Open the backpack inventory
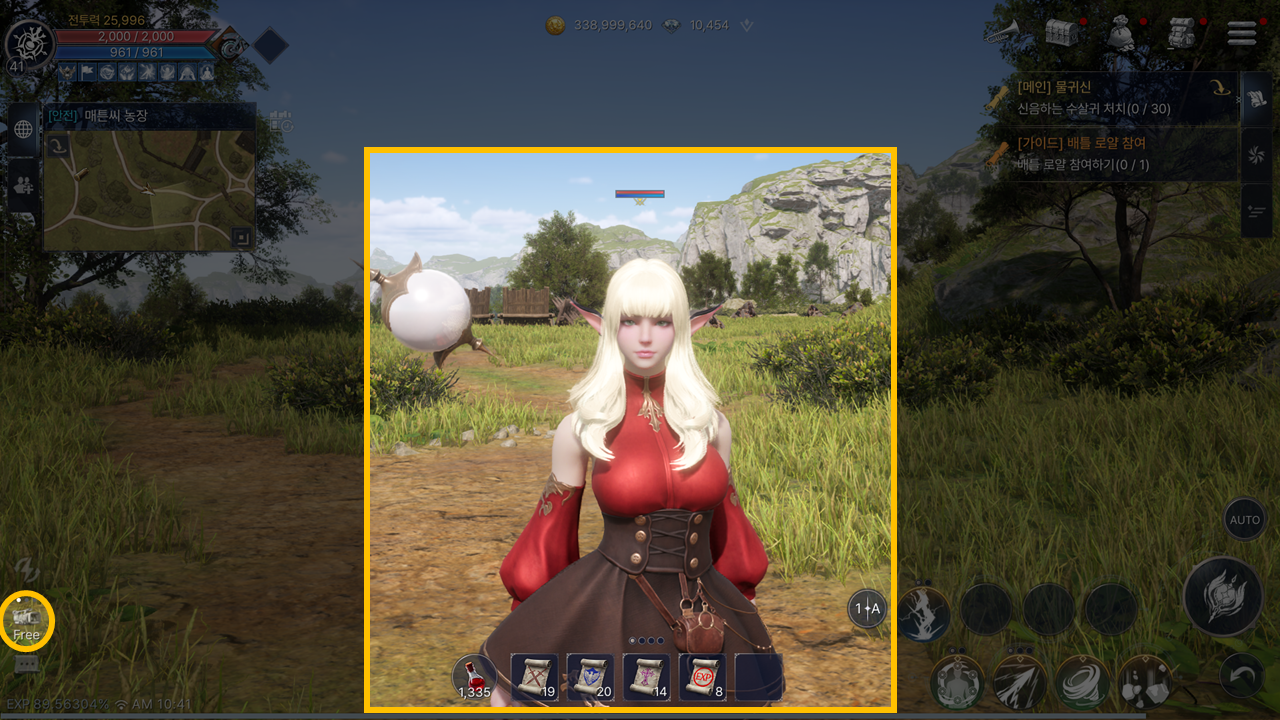This screenshot has width=1280, height=720. click(x=1183, y=33)
